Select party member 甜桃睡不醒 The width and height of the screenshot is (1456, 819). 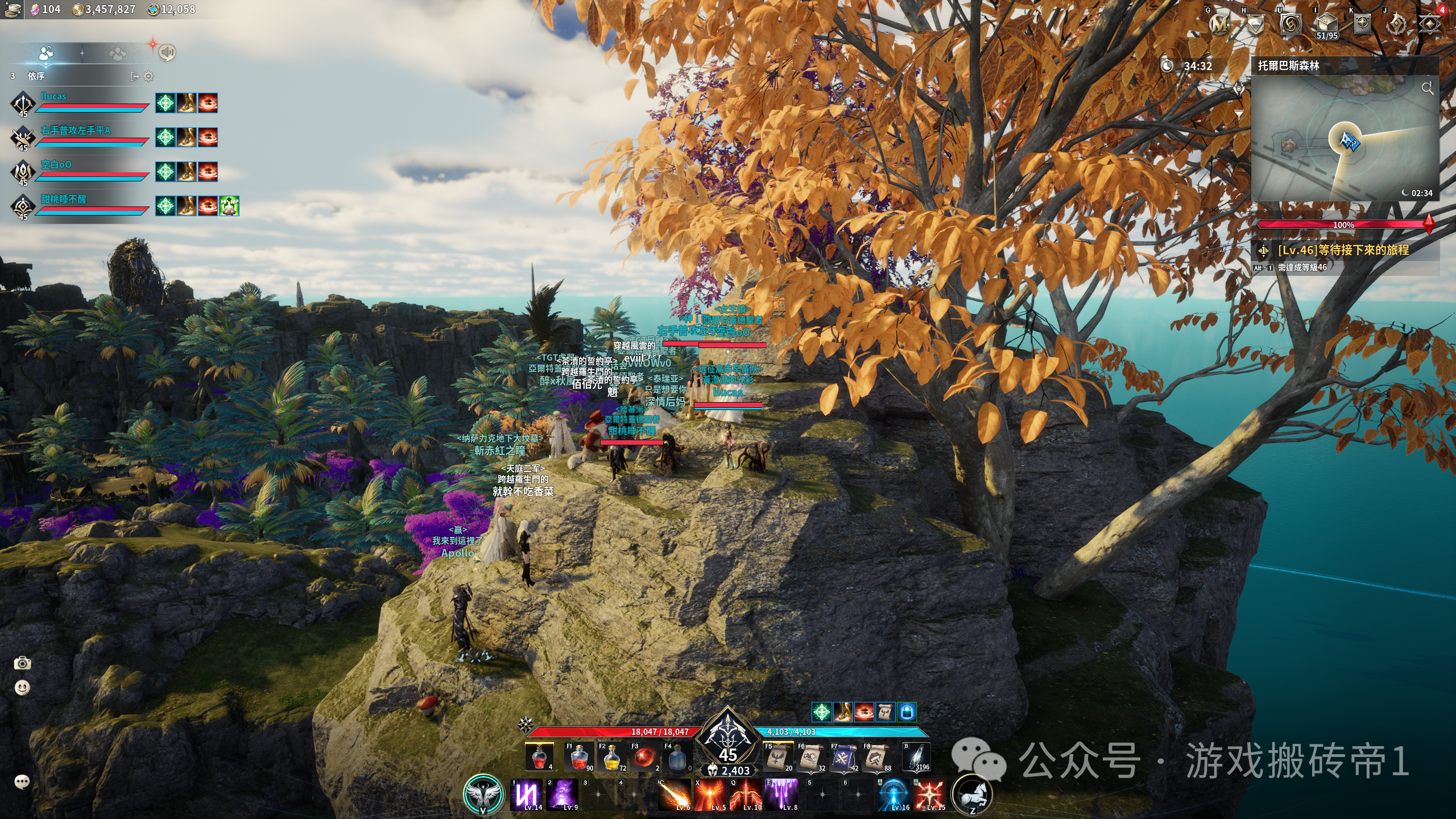(x=63, y=199)
